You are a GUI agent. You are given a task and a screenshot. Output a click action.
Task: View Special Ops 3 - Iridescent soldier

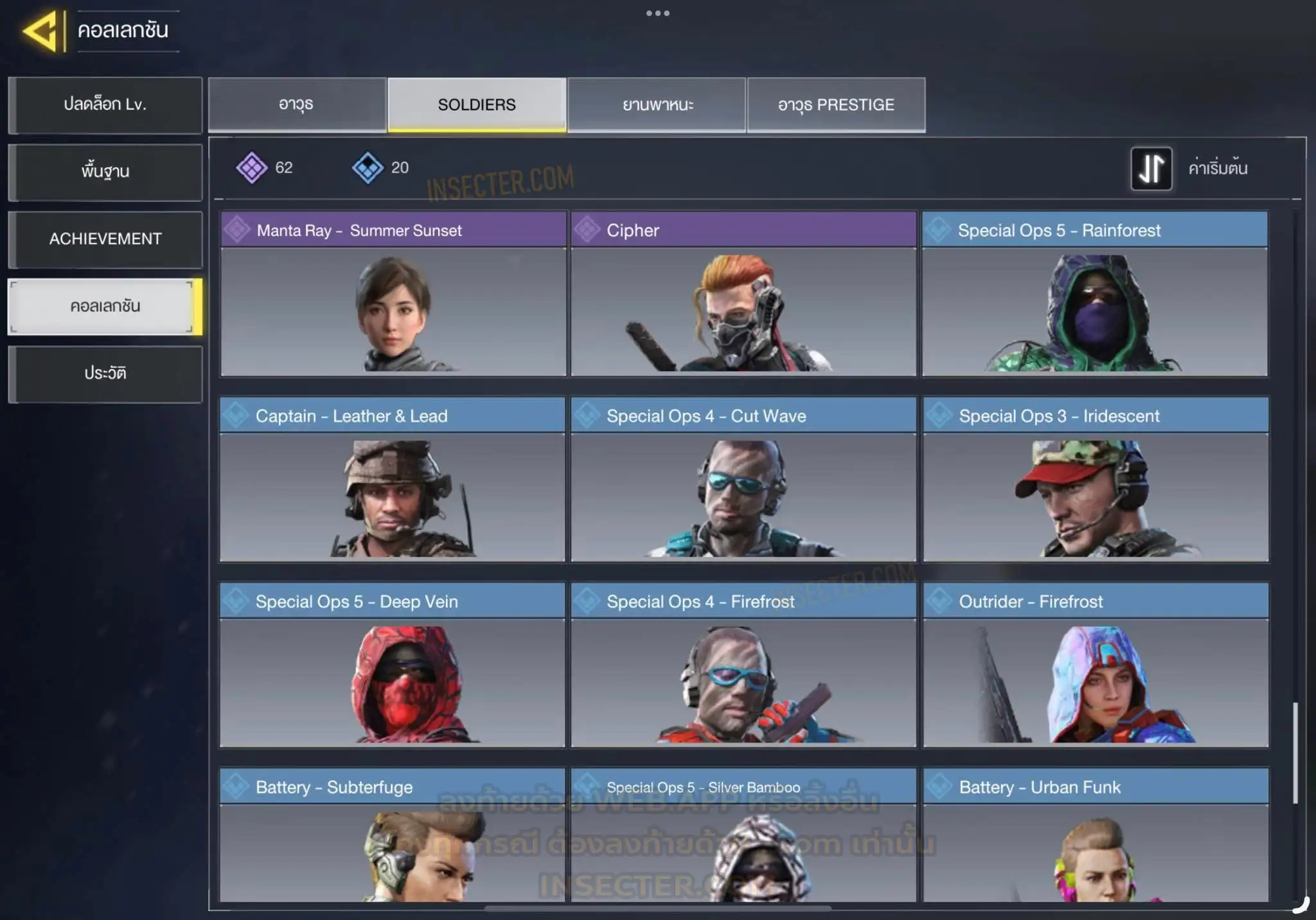tap(1096, 480)
